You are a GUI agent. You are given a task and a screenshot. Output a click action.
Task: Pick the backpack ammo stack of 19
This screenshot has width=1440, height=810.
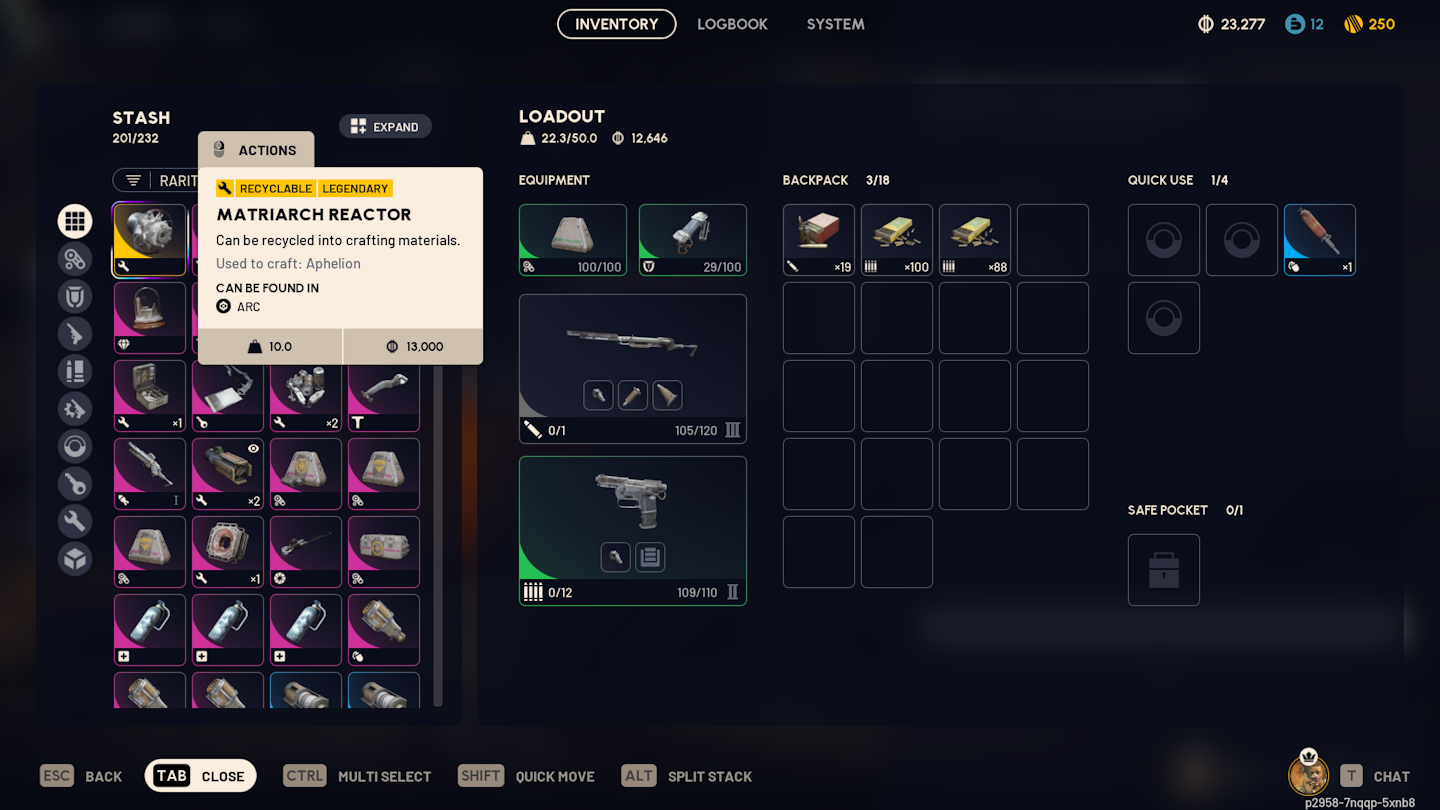pos(818,240)
